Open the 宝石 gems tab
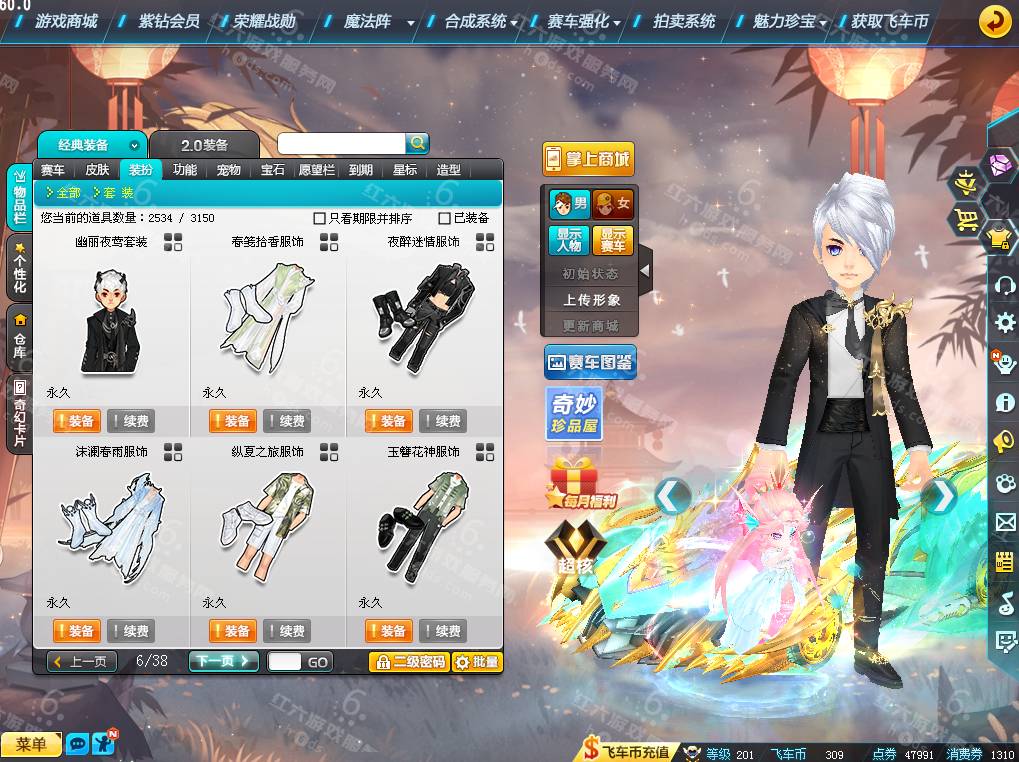 [273, 170]
